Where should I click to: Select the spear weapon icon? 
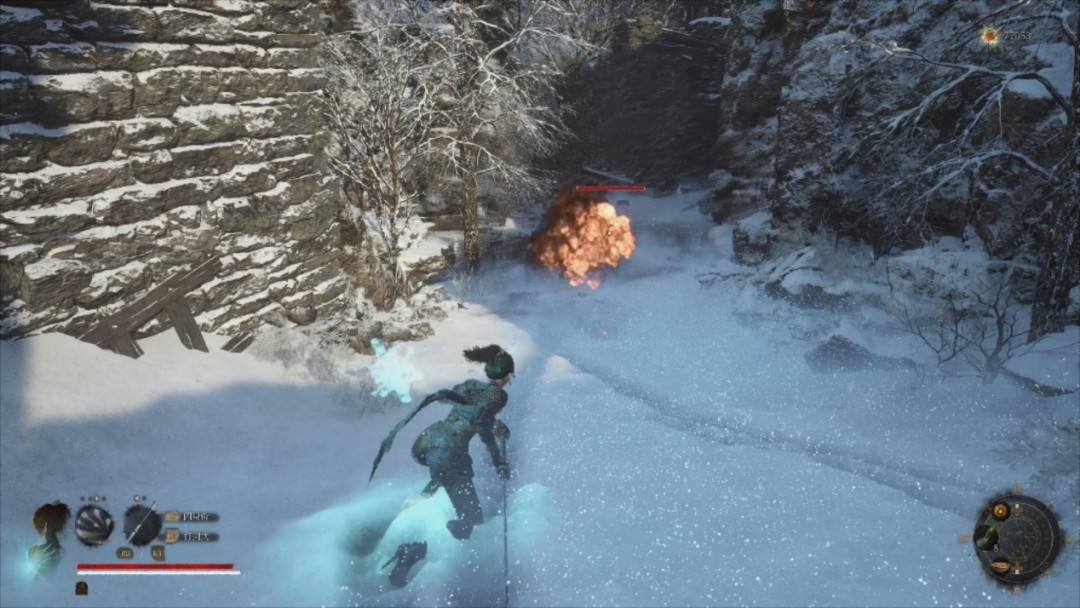142,525
